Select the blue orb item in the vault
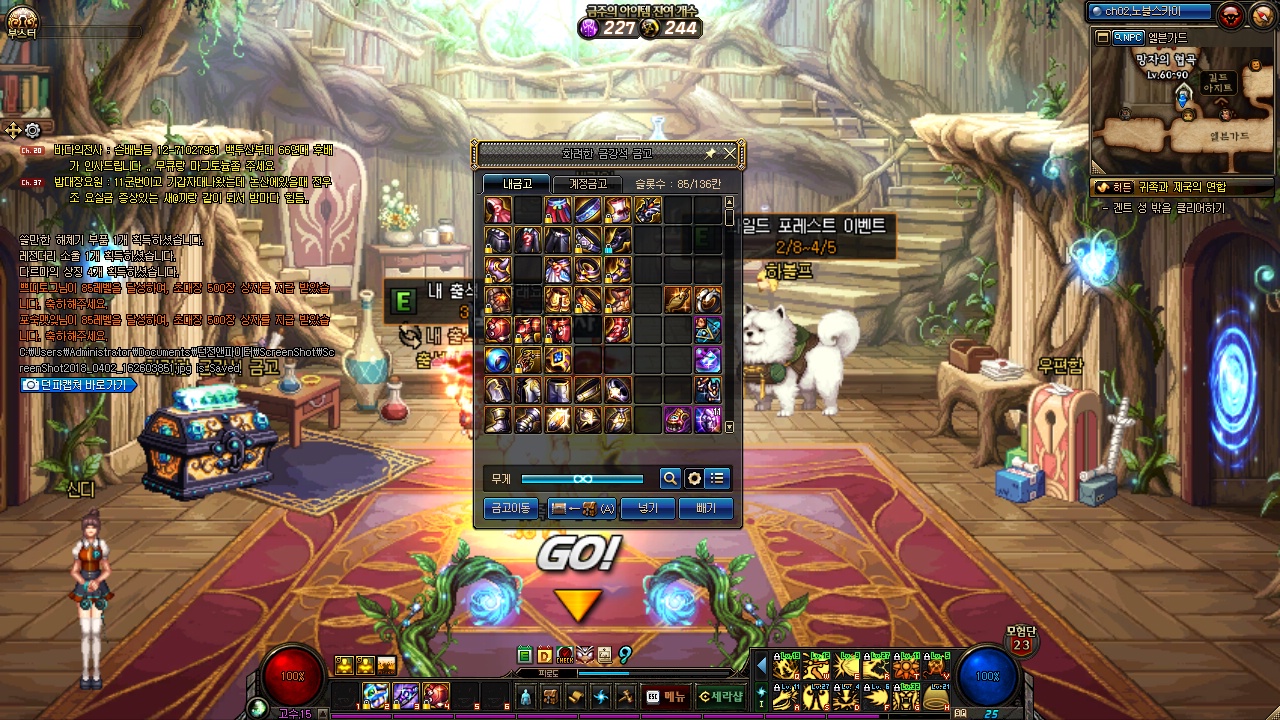Viewport: 1280px width, 720px height. pyautogui.click(x=498, y=360)
